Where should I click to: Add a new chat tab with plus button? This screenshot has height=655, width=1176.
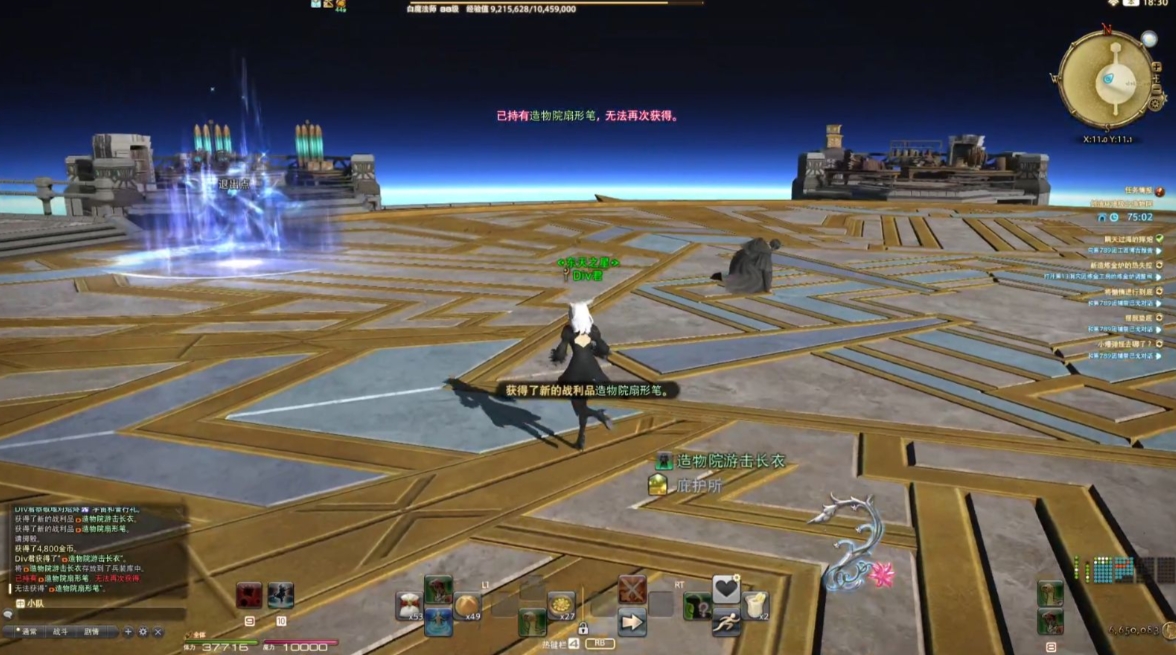coord(128,632)
